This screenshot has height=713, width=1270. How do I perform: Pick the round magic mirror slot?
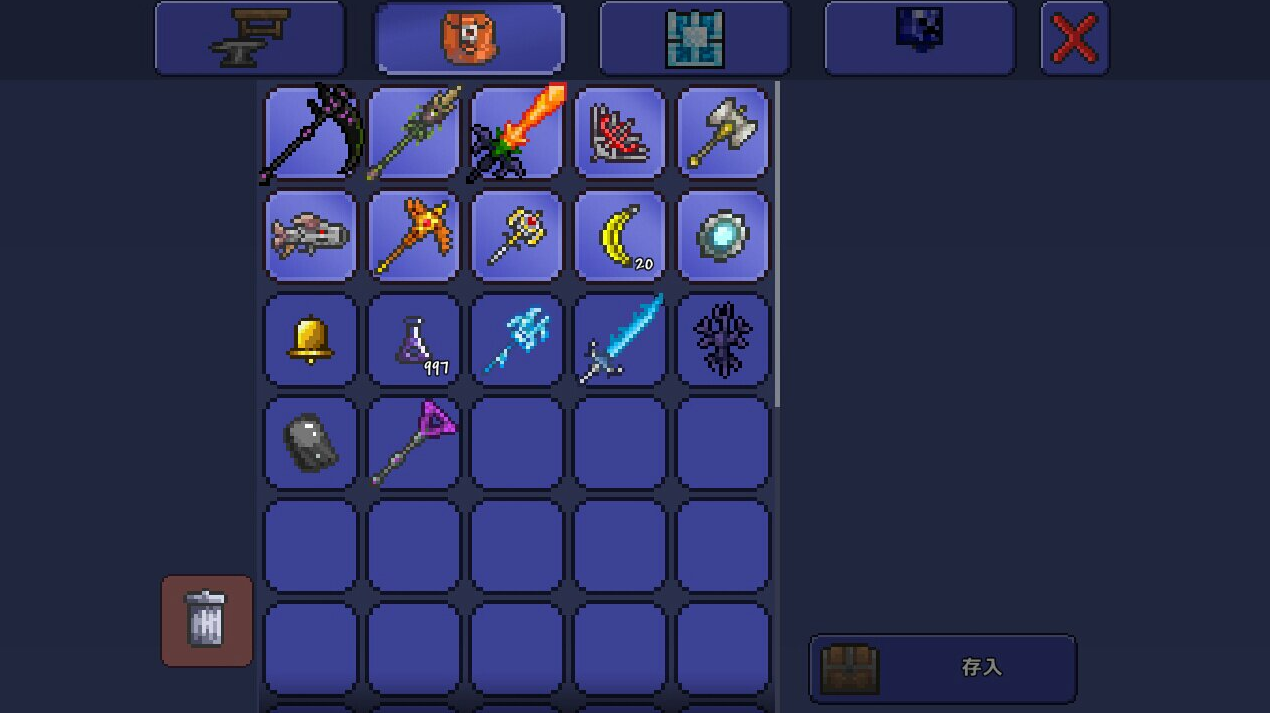point(723,237)
